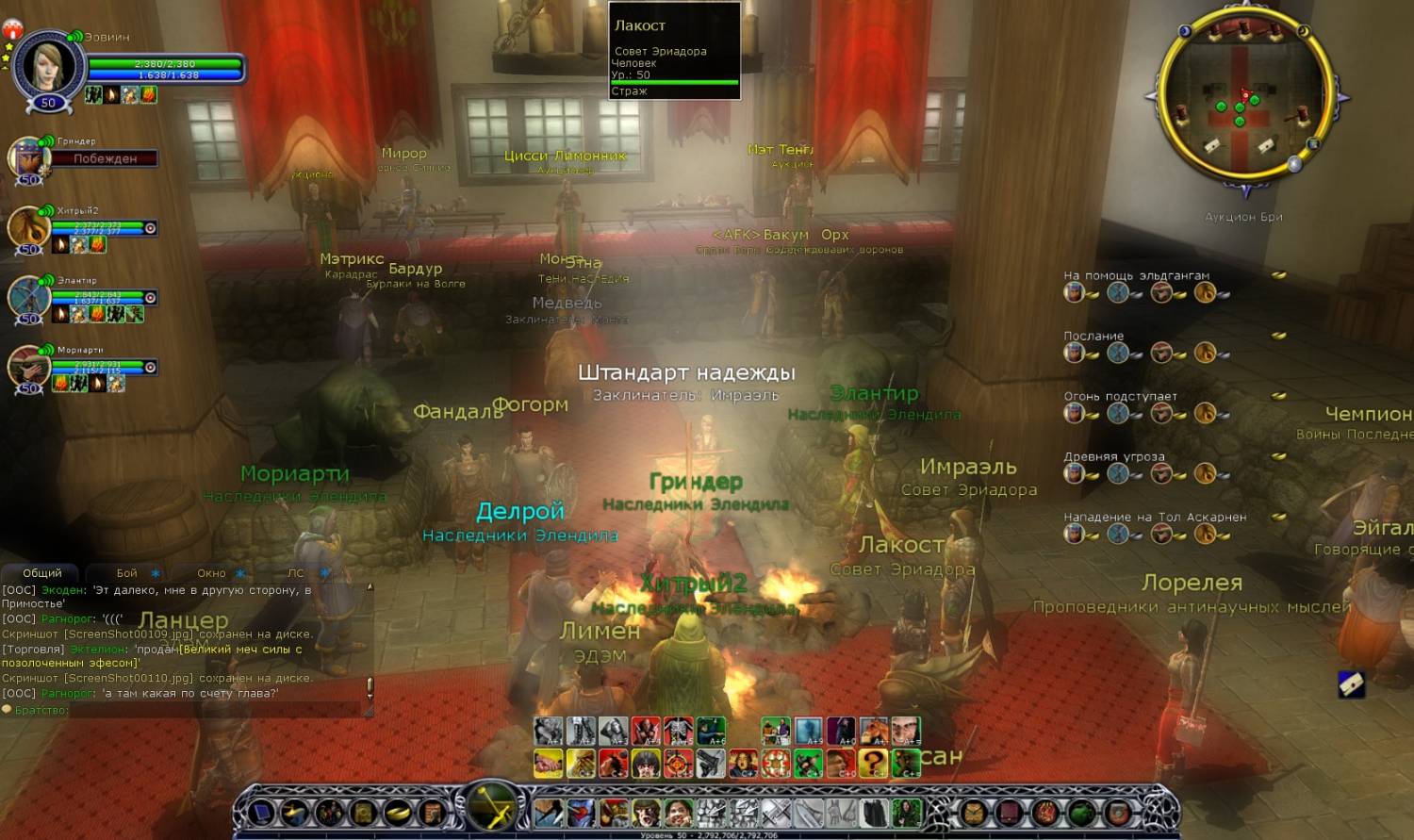Open the Окно chat tab
This screenshot has height=840, width=1414.
pos(212,573)
